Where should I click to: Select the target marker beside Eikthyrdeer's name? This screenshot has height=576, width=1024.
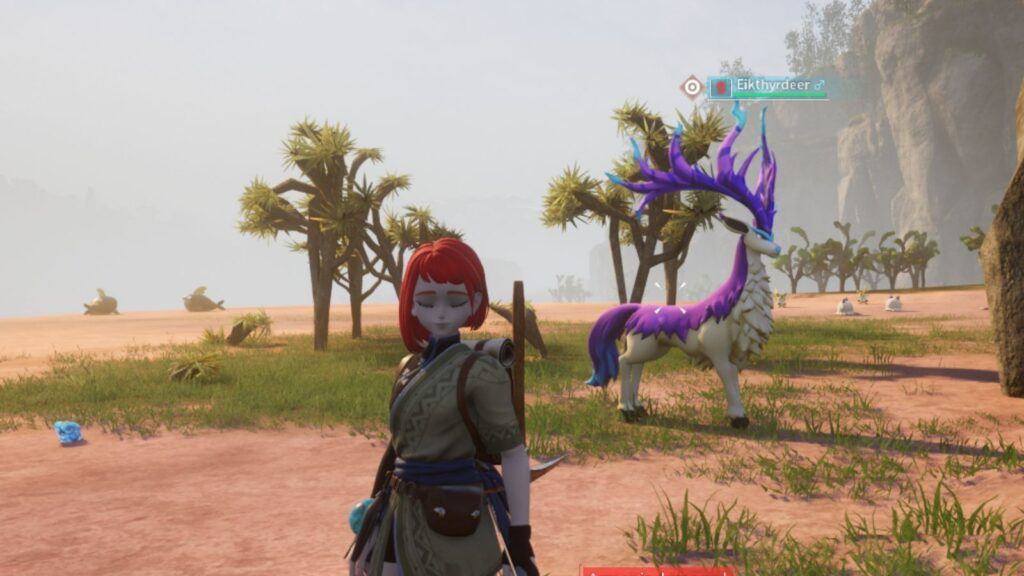pos(692,87)
